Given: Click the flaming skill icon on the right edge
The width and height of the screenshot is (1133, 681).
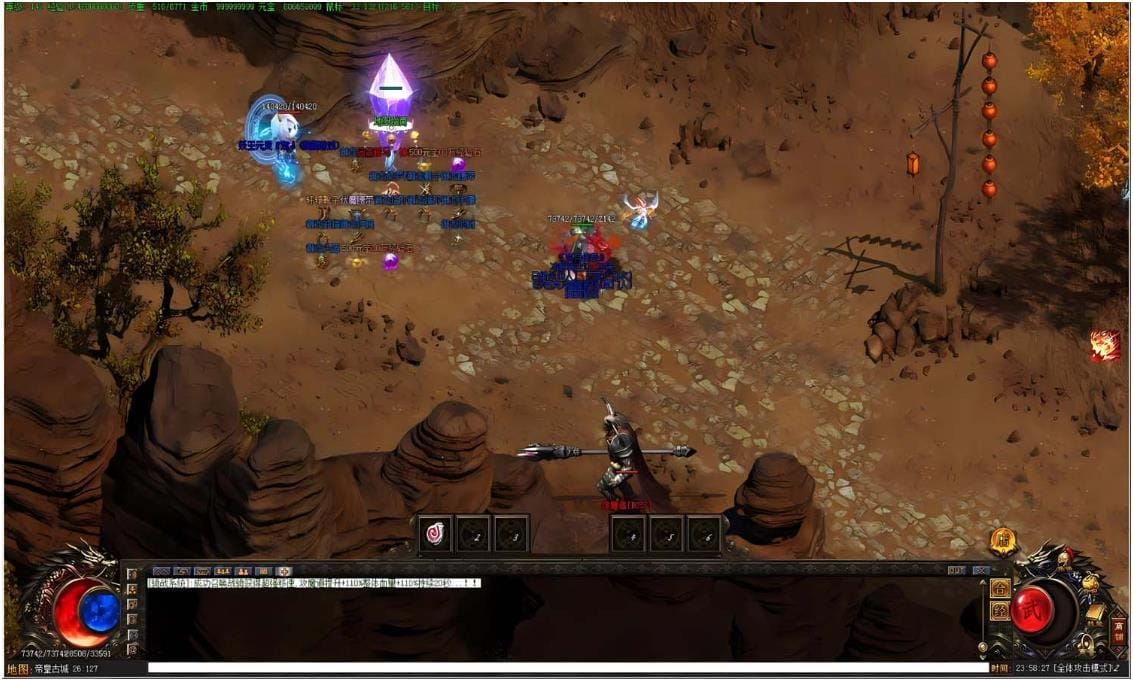Looking at the screenshot, I should (x=1104, y=345).
